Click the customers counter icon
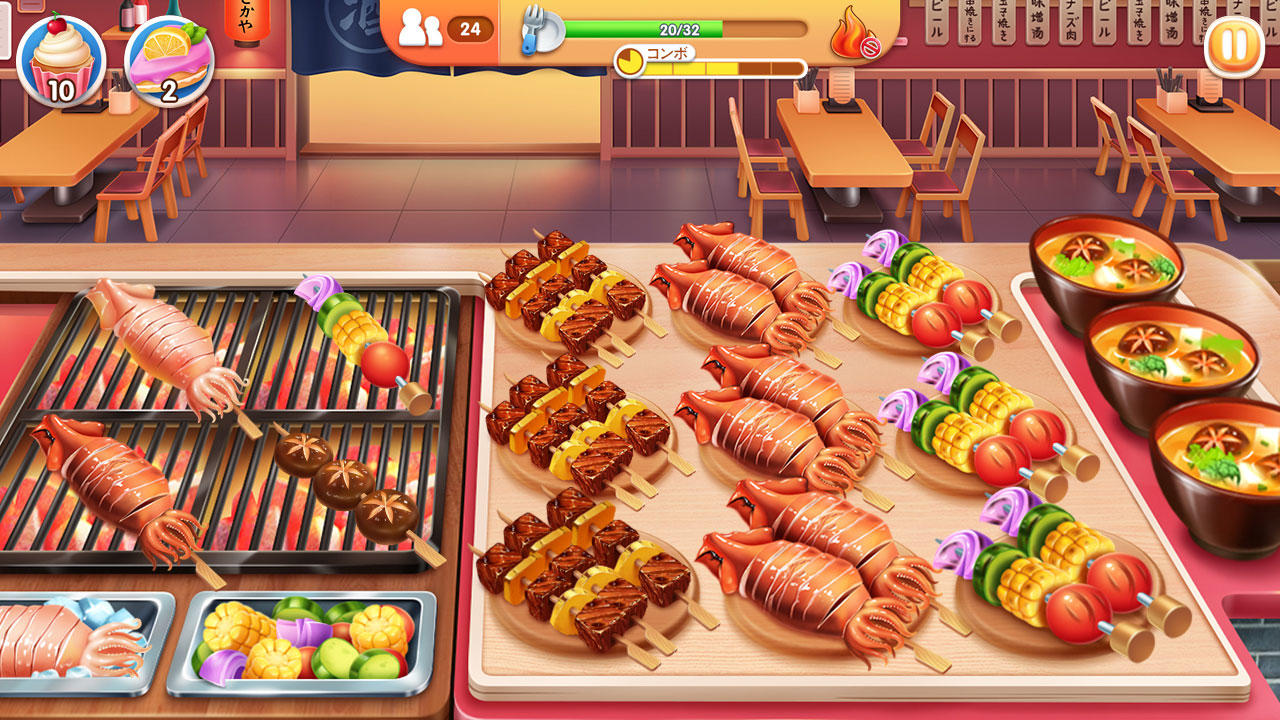Viewport: 1280px width, 720px height. coord(422,24)
